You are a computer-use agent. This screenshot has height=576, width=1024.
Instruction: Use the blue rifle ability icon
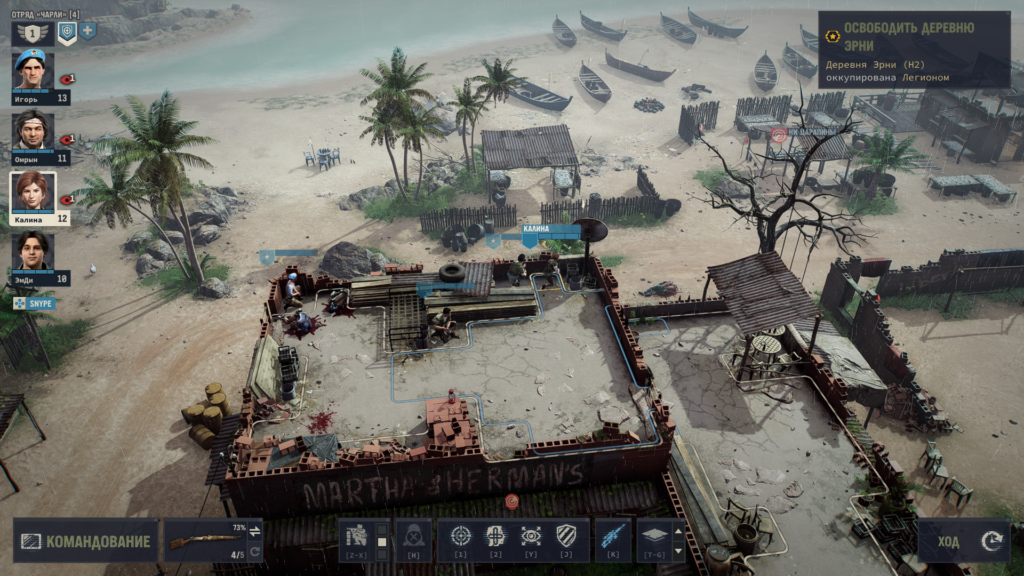pyautogui.click(x=613, y=536)
